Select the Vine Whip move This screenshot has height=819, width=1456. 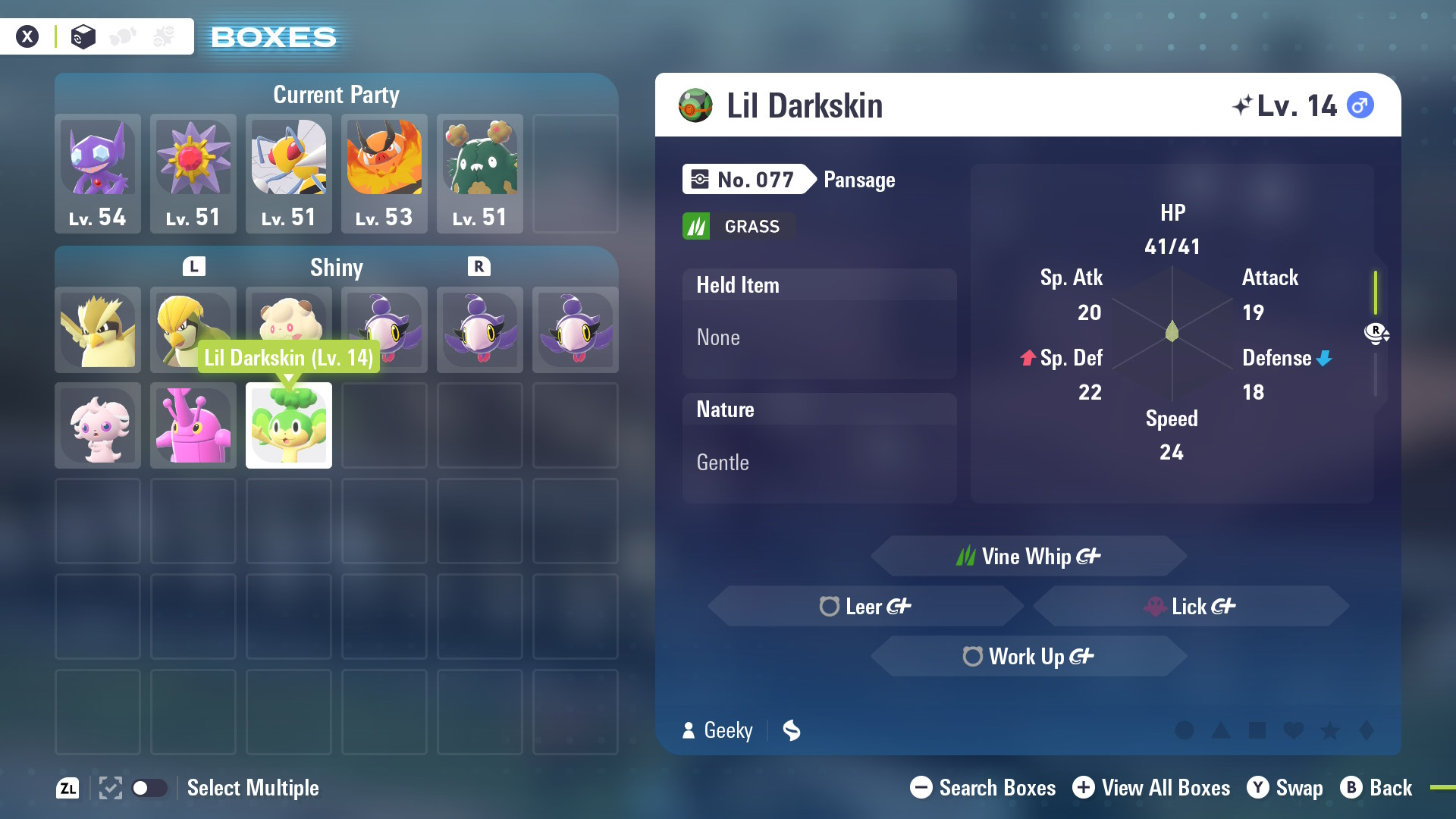pyautogui.click(x=1028, y=557)
